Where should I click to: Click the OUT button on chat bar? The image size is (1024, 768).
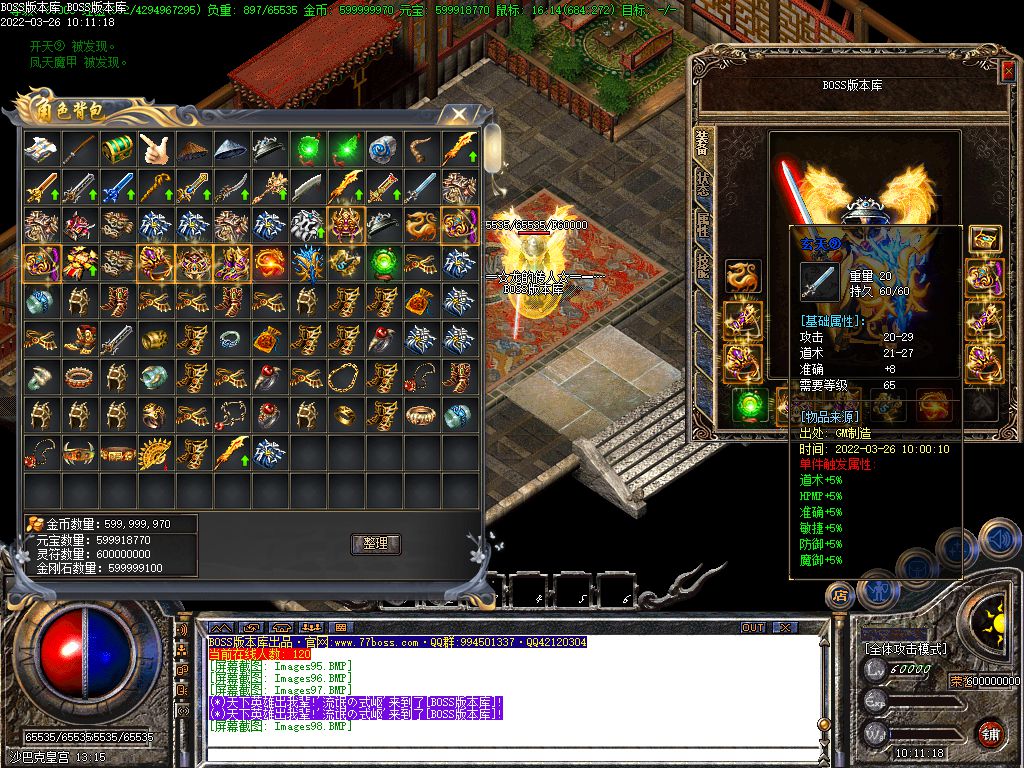click(x=752, y=627)
